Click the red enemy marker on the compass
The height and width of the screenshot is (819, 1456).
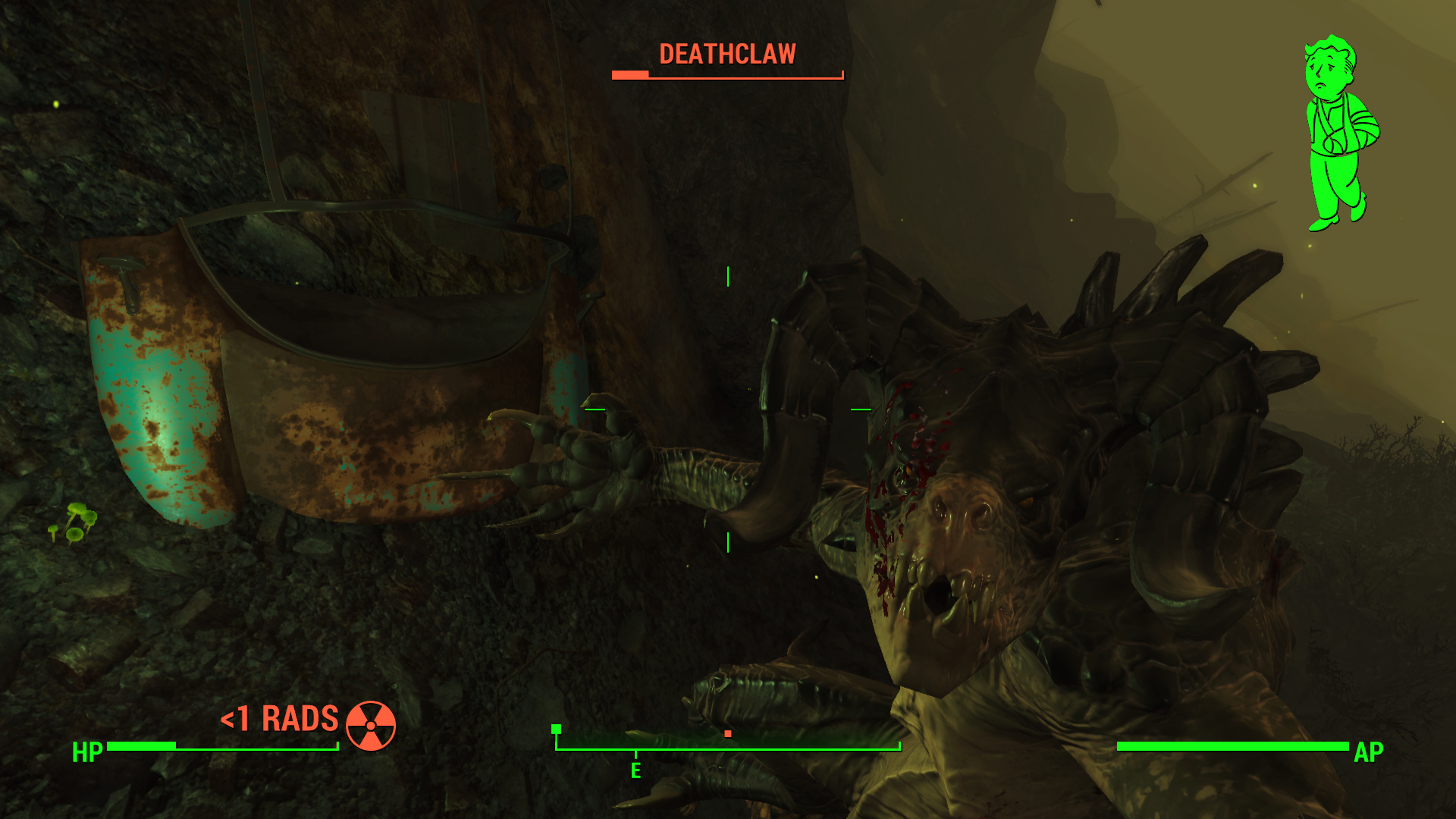coord(729,733)
